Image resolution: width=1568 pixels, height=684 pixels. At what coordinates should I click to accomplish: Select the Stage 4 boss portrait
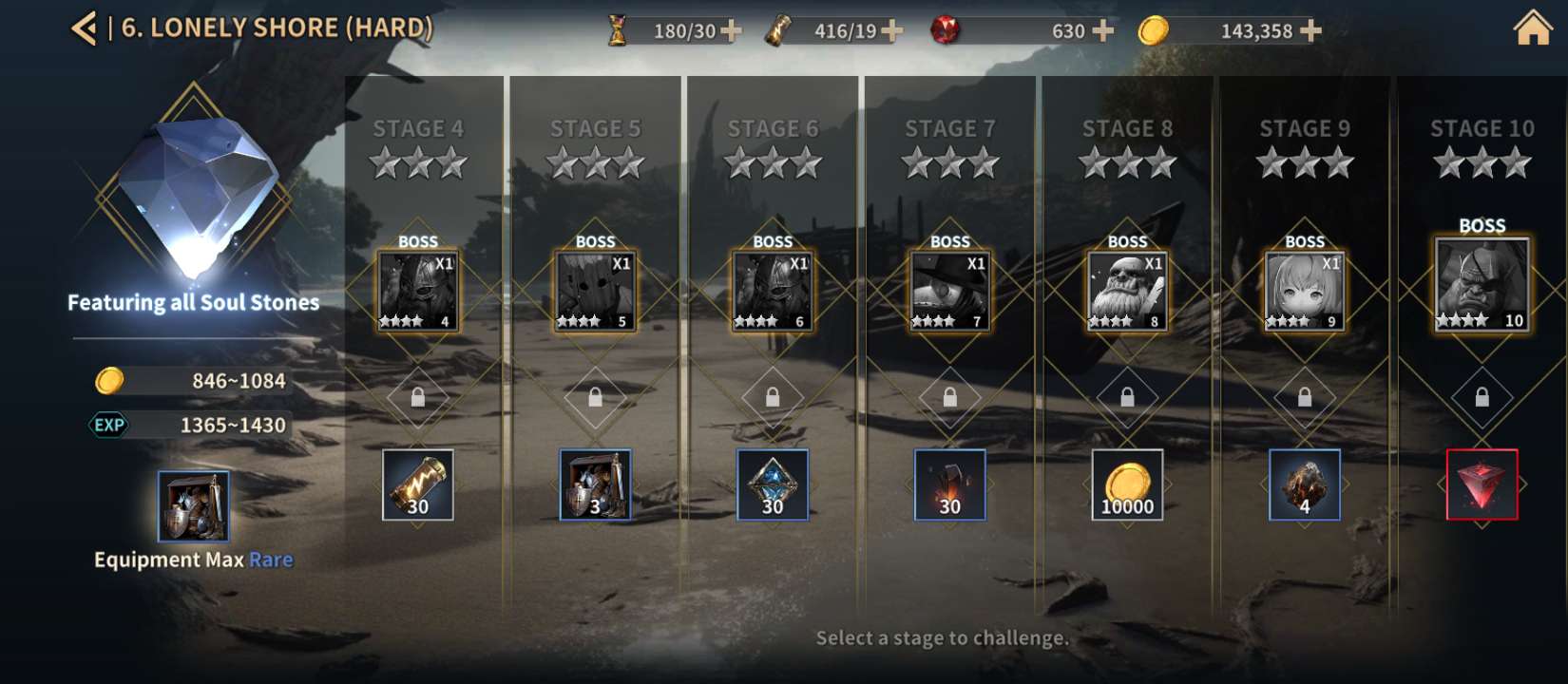(418, 291)
